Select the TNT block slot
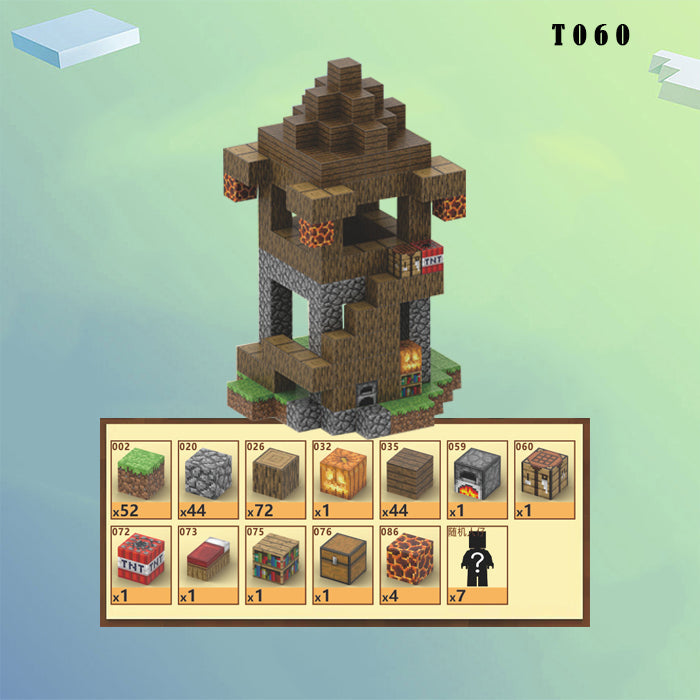This screenshot has height=700, width=700. coord(141,563)
